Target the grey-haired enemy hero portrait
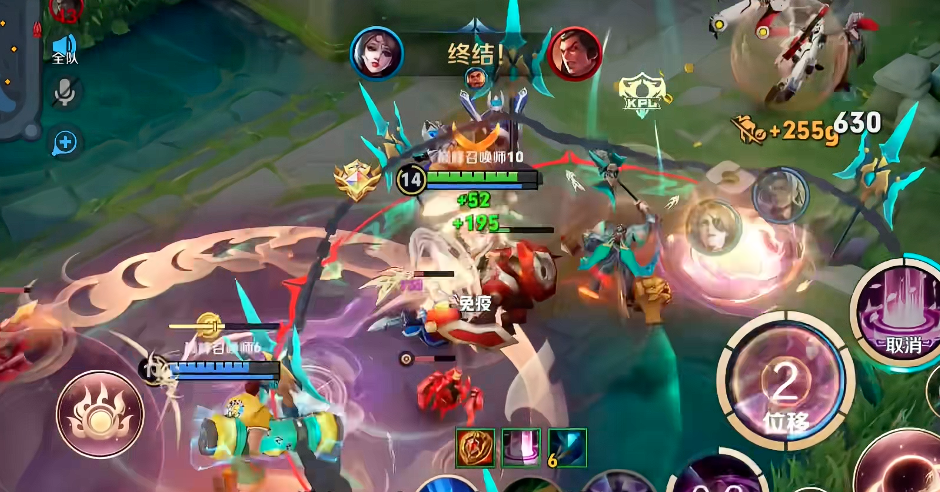Image resolution: width=940 pixels, height=492 pixels. 780,195
